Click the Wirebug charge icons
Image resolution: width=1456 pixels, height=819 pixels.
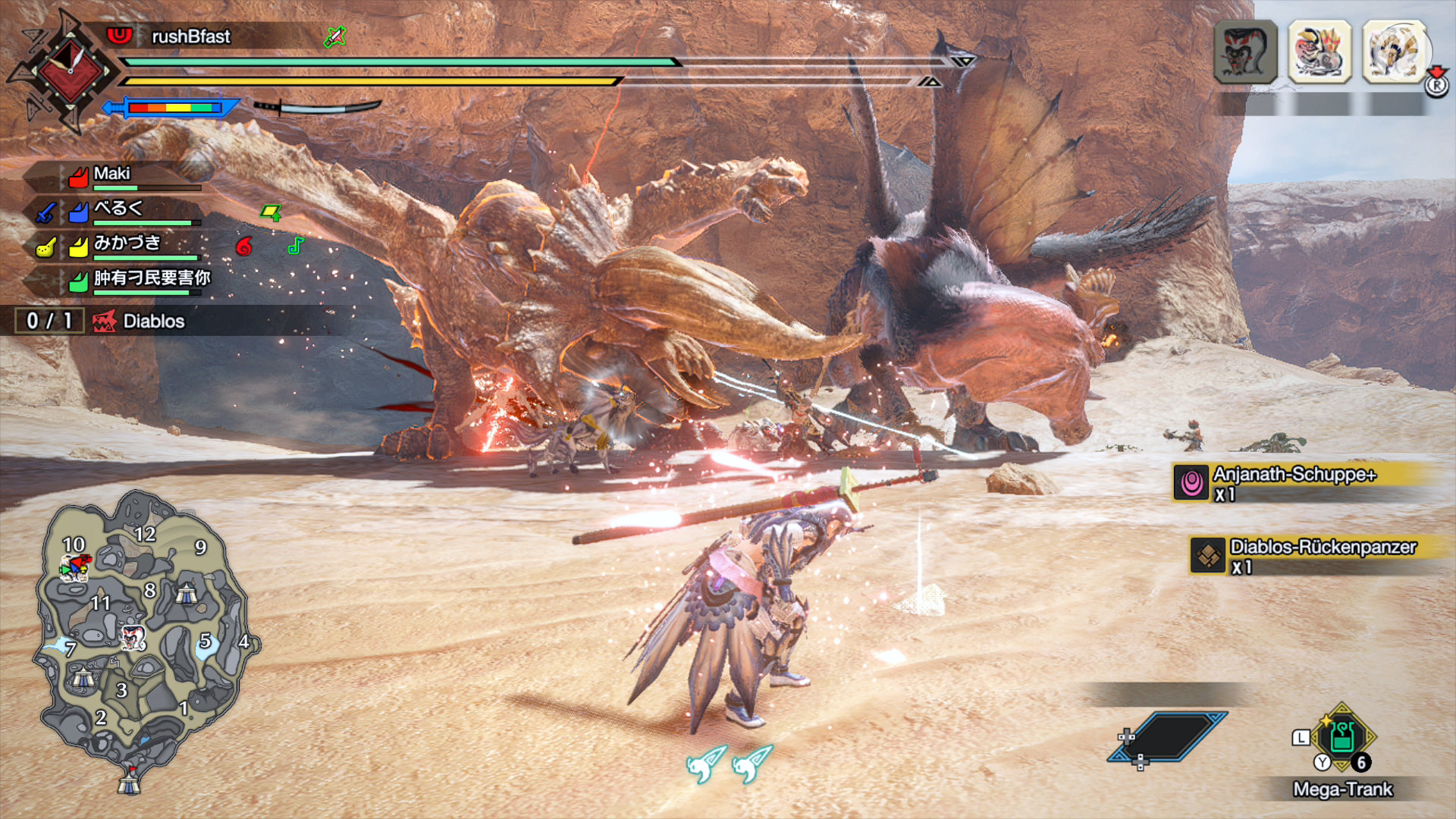(x=729, y=762)
